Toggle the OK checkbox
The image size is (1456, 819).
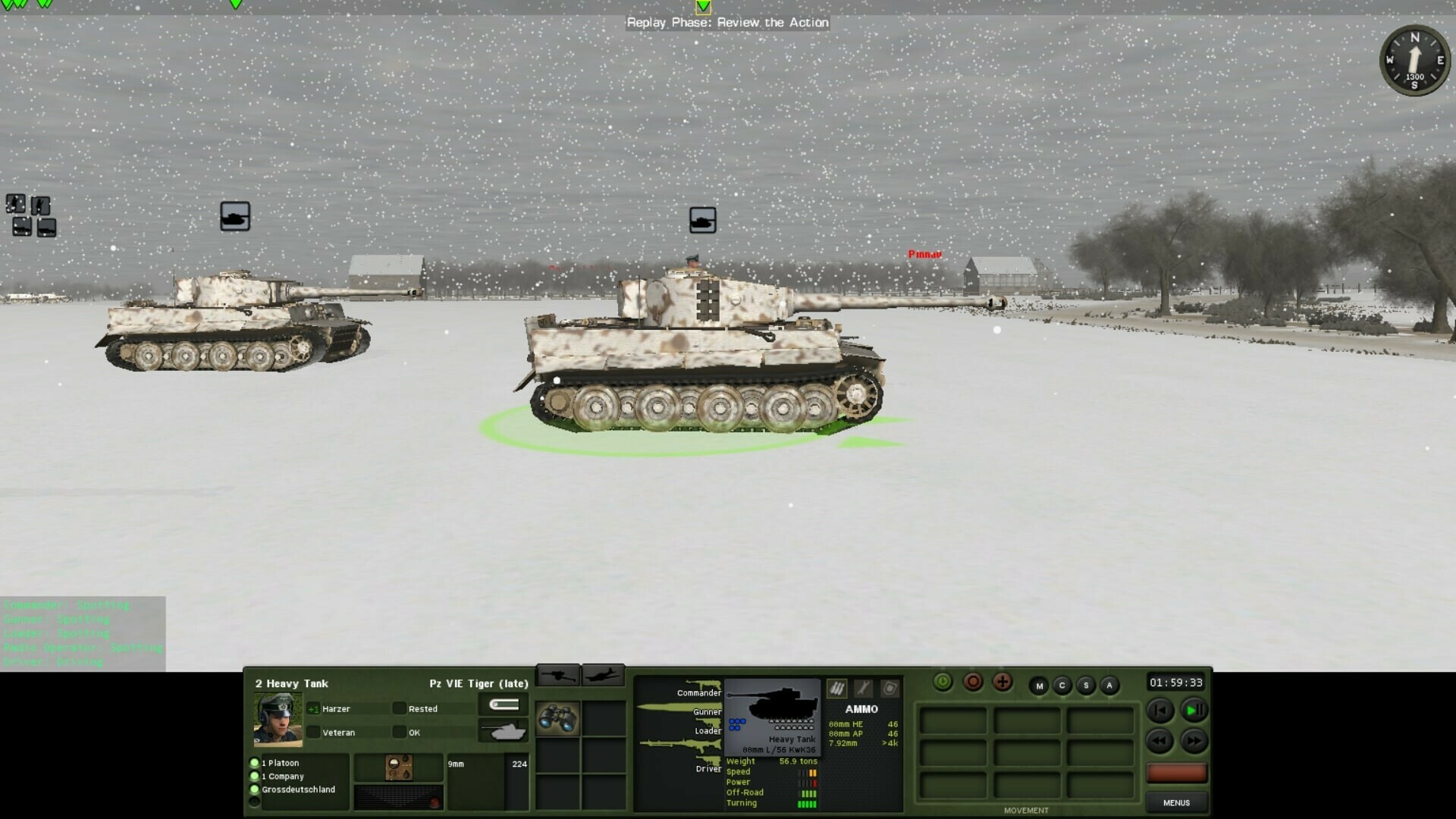pos(400,732)
